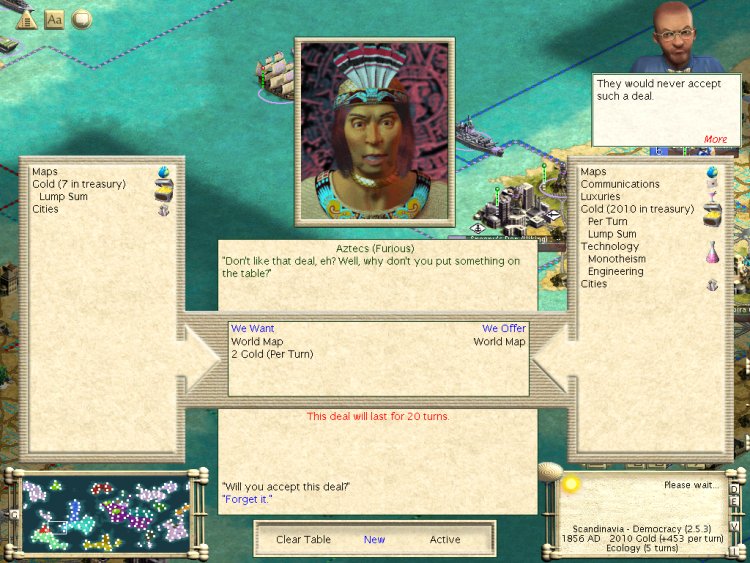This screenshot has width=750, height=563.
Task: Expand our Communications trade option
Action: tap(620, 184)
